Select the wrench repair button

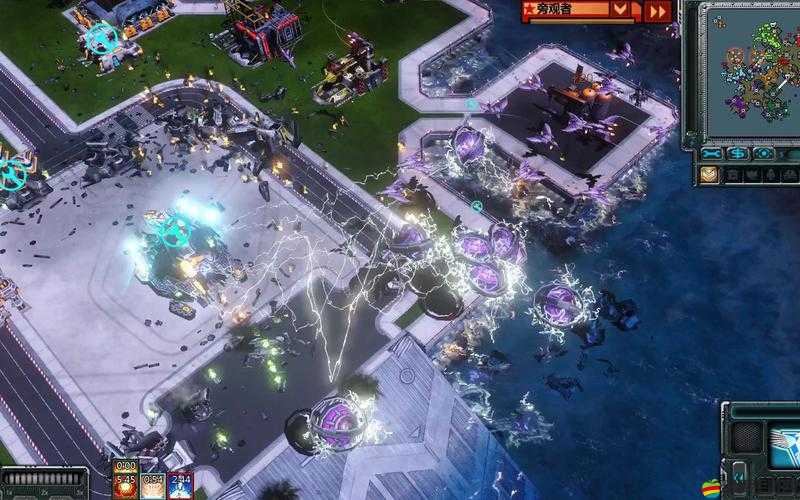pos(712,154)
